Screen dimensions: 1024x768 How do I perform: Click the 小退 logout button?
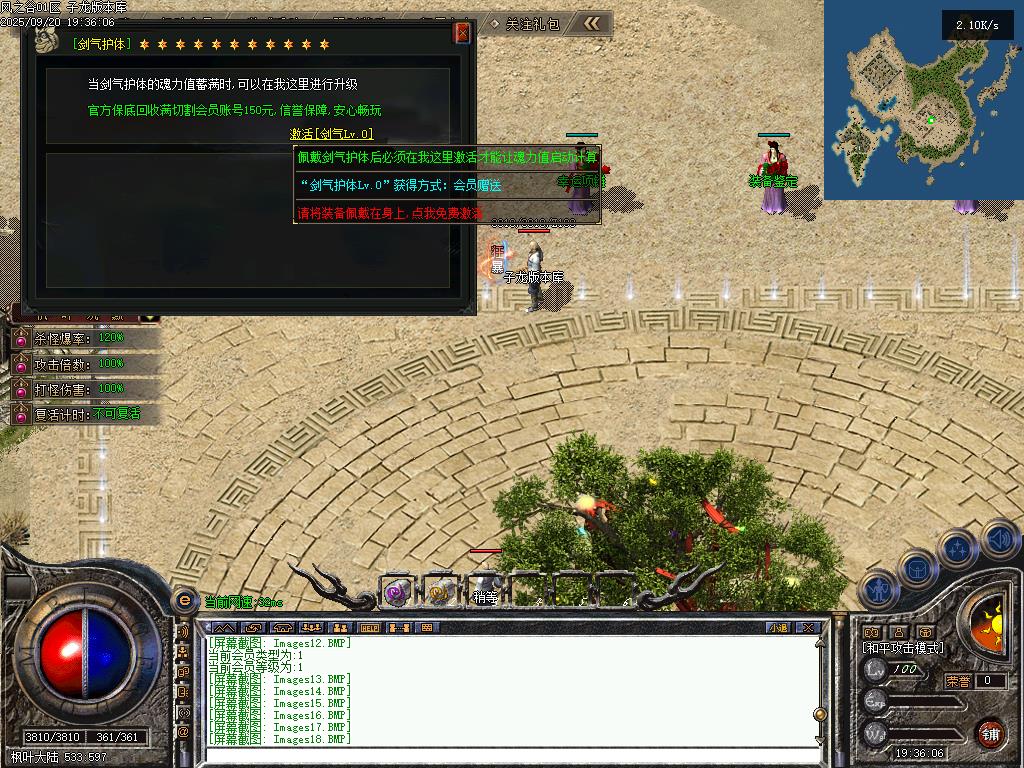pos(778,627)
